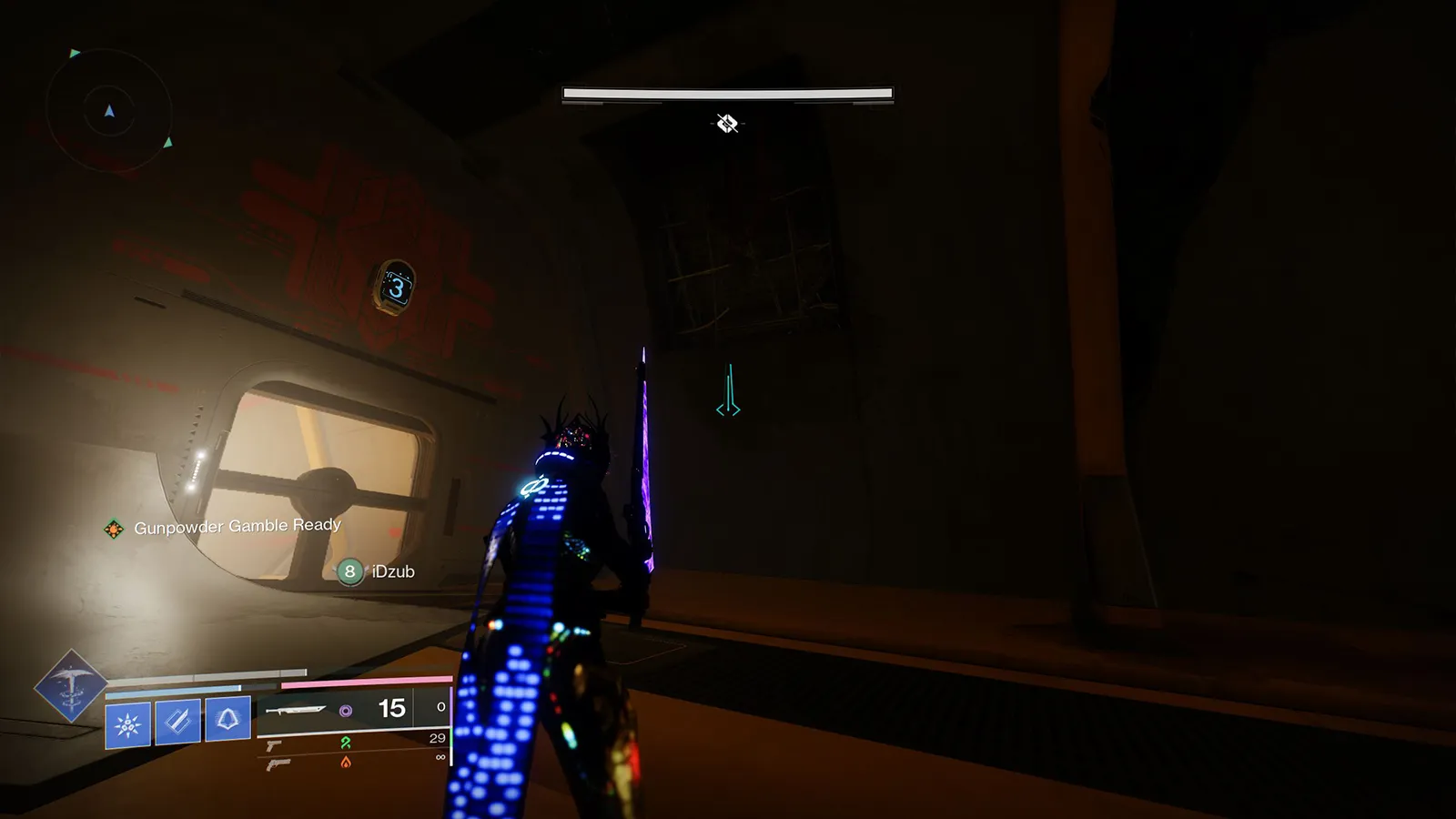Trigger the melee knife ability icon
The image size is (1456, 819).
click(x=177, y=722)
